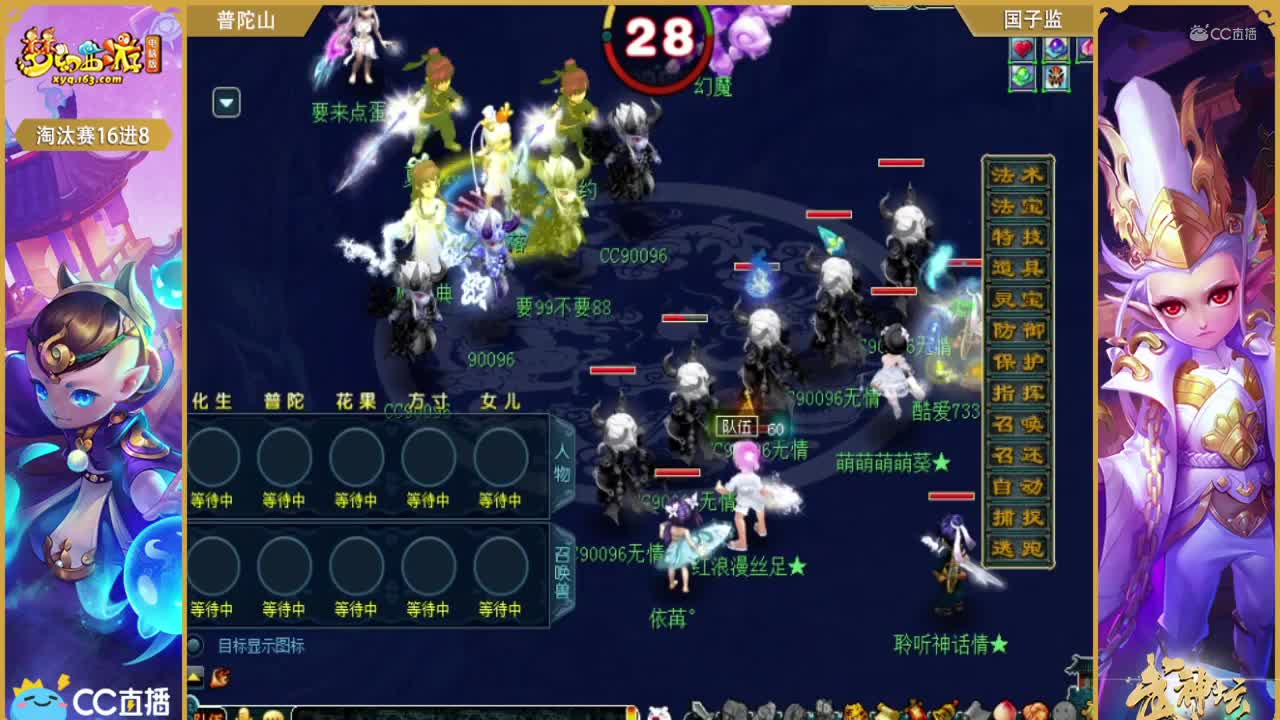Click the monkey face emote in bottom bar

272,716
